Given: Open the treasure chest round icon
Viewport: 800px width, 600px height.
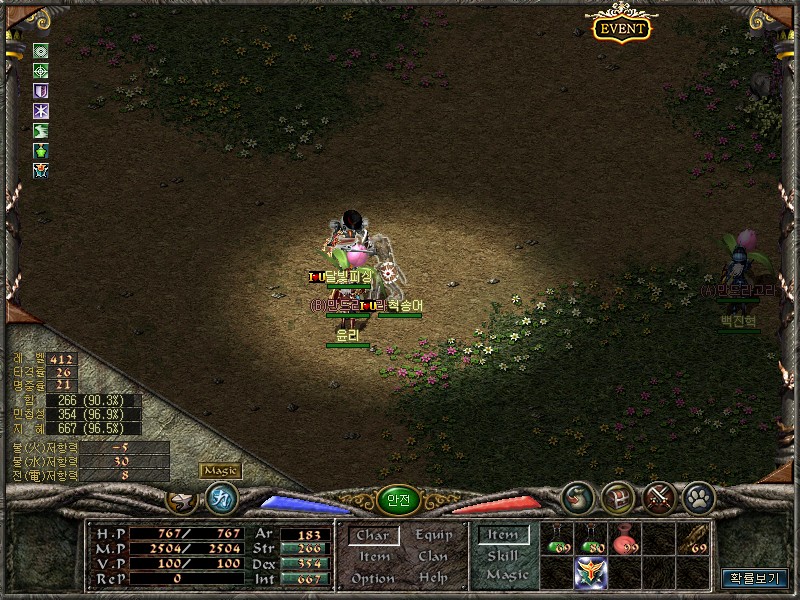Looking at the screenshot, I should (619, 496).
